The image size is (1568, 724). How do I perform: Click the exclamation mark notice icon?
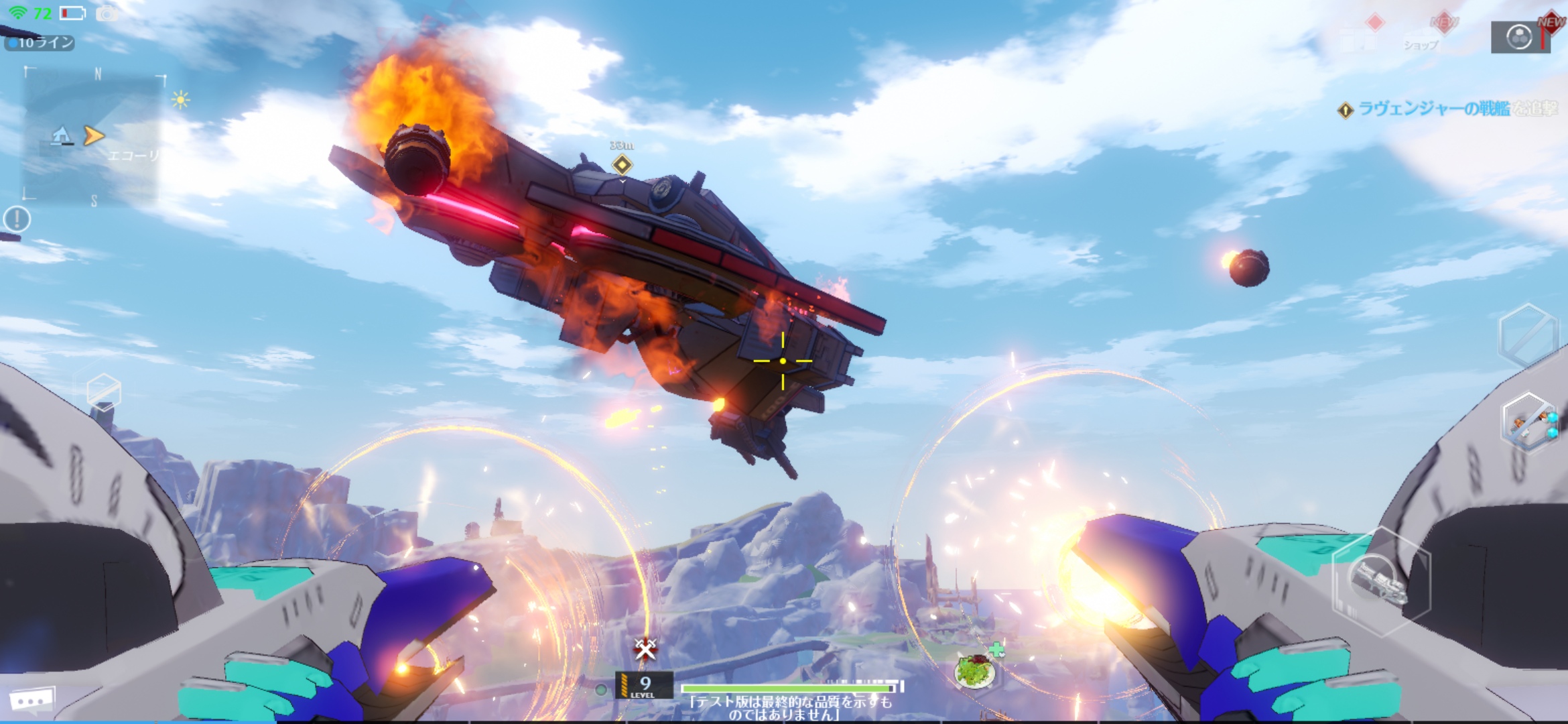(x=17, y=219)
